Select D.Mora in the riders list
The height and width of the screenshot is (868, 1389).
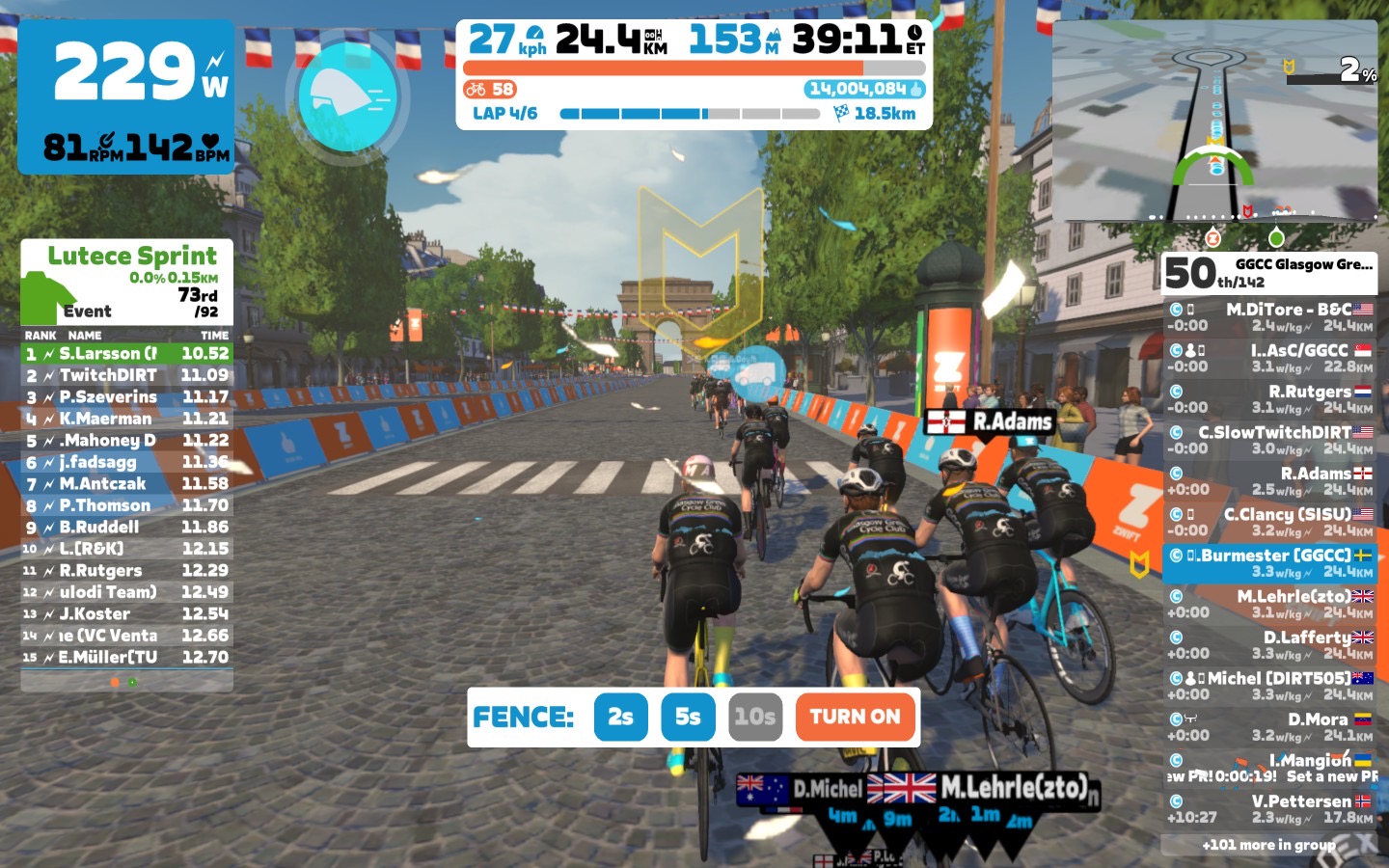pyautogui.click(x=1269, y=726)
